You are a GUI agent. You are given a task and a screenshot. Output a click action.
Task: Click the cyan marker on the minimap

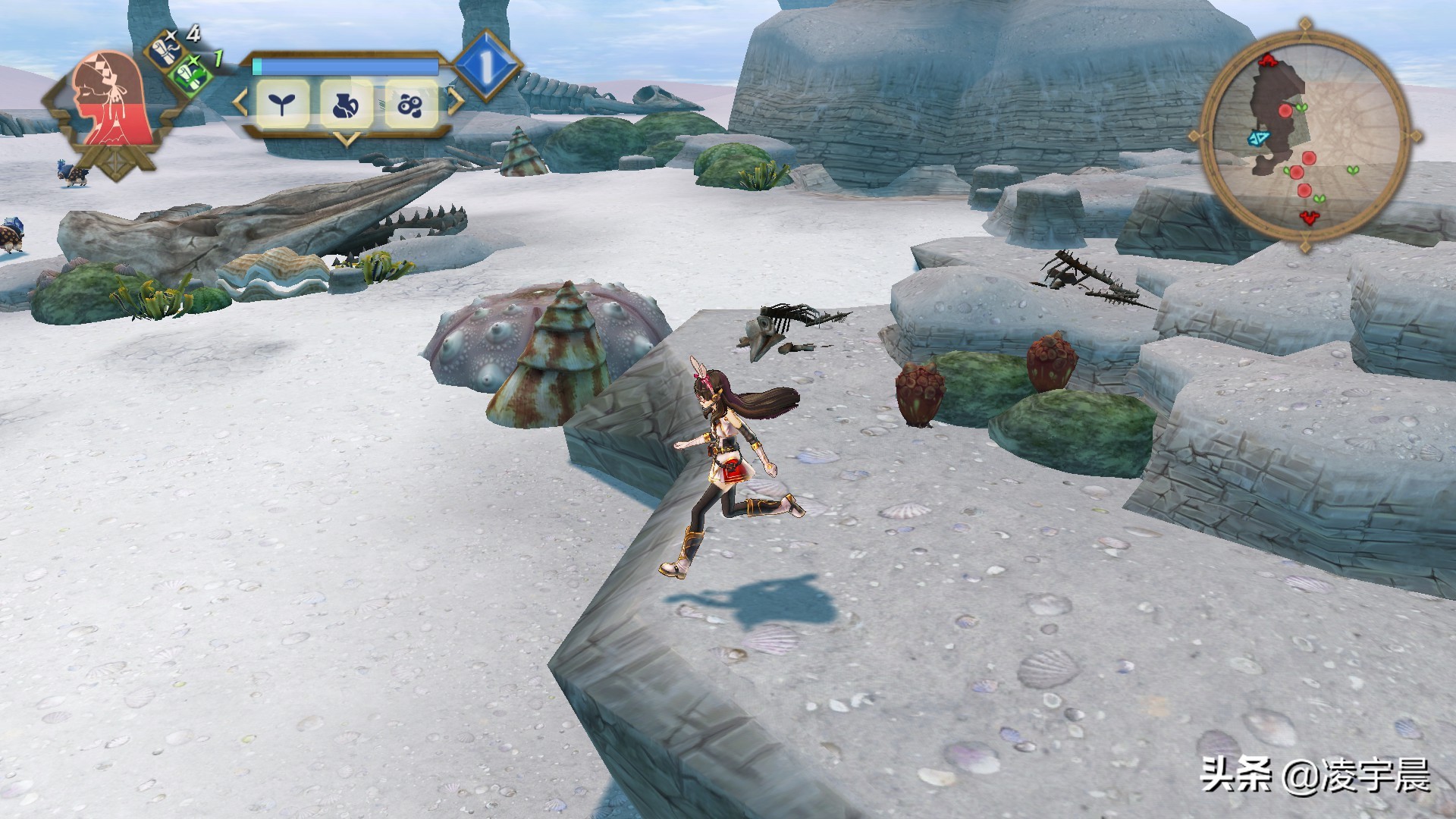point(1259,138)
